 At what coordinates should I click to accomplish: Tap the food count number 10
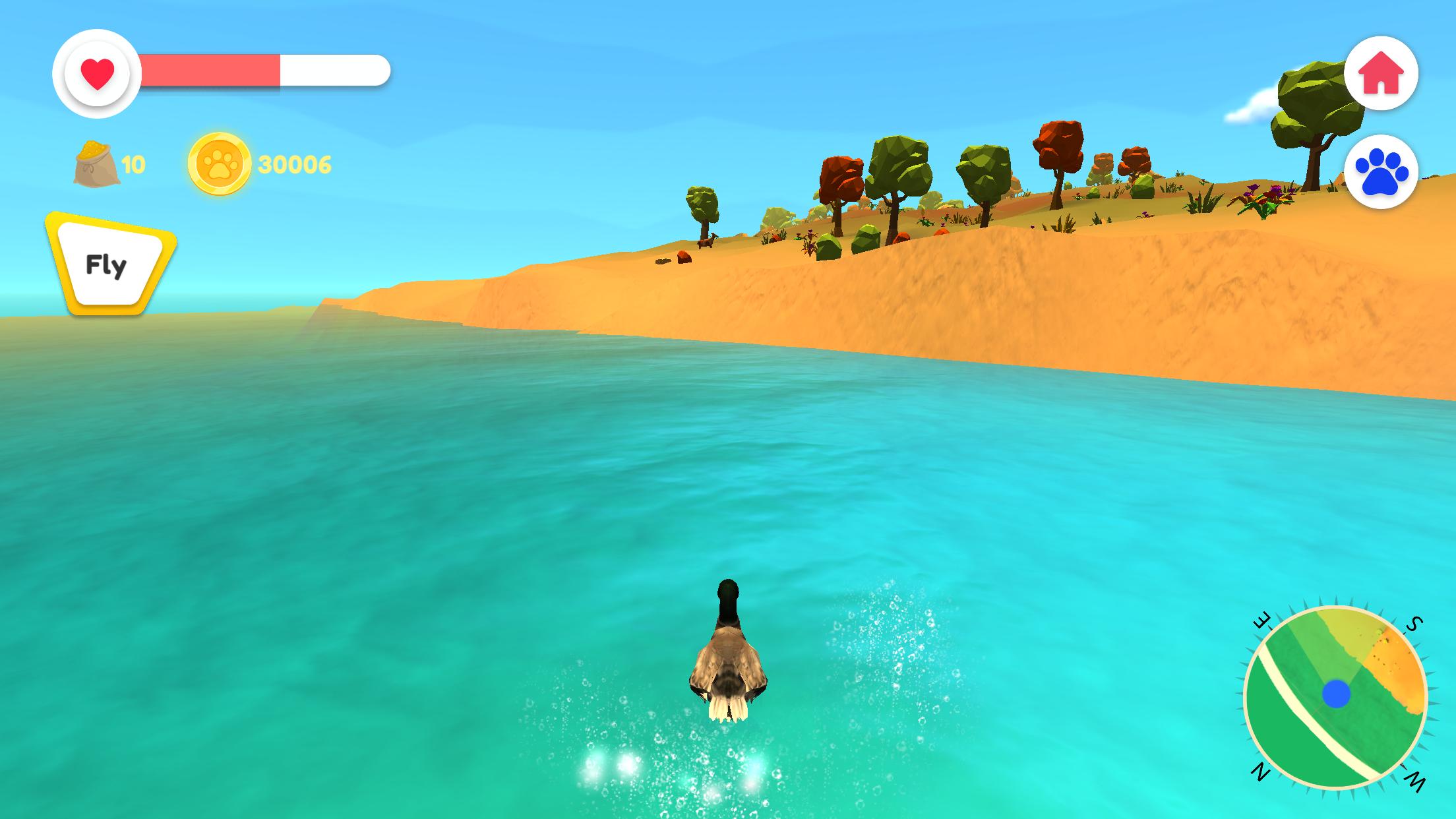click(x=133, y=166)
